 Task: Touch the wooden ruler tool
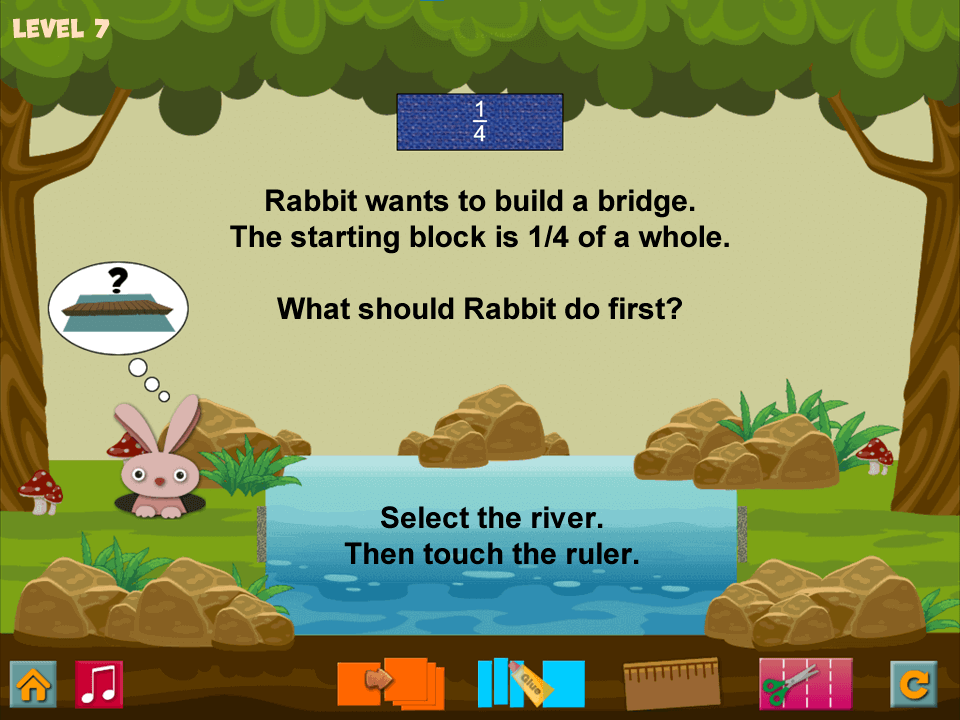671,684
